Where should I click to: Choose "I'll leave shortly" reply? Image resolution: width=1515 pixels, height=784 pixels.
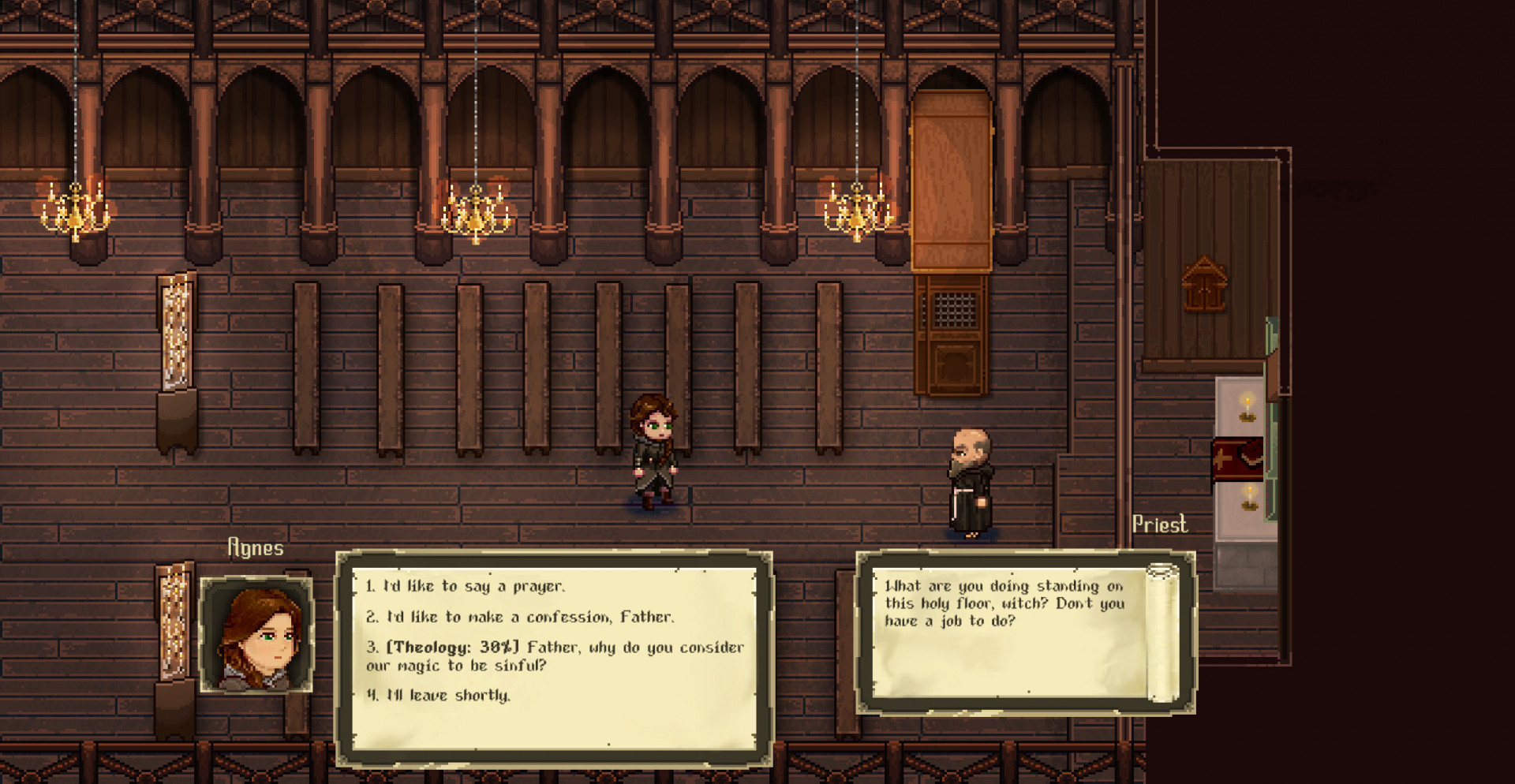439,695
